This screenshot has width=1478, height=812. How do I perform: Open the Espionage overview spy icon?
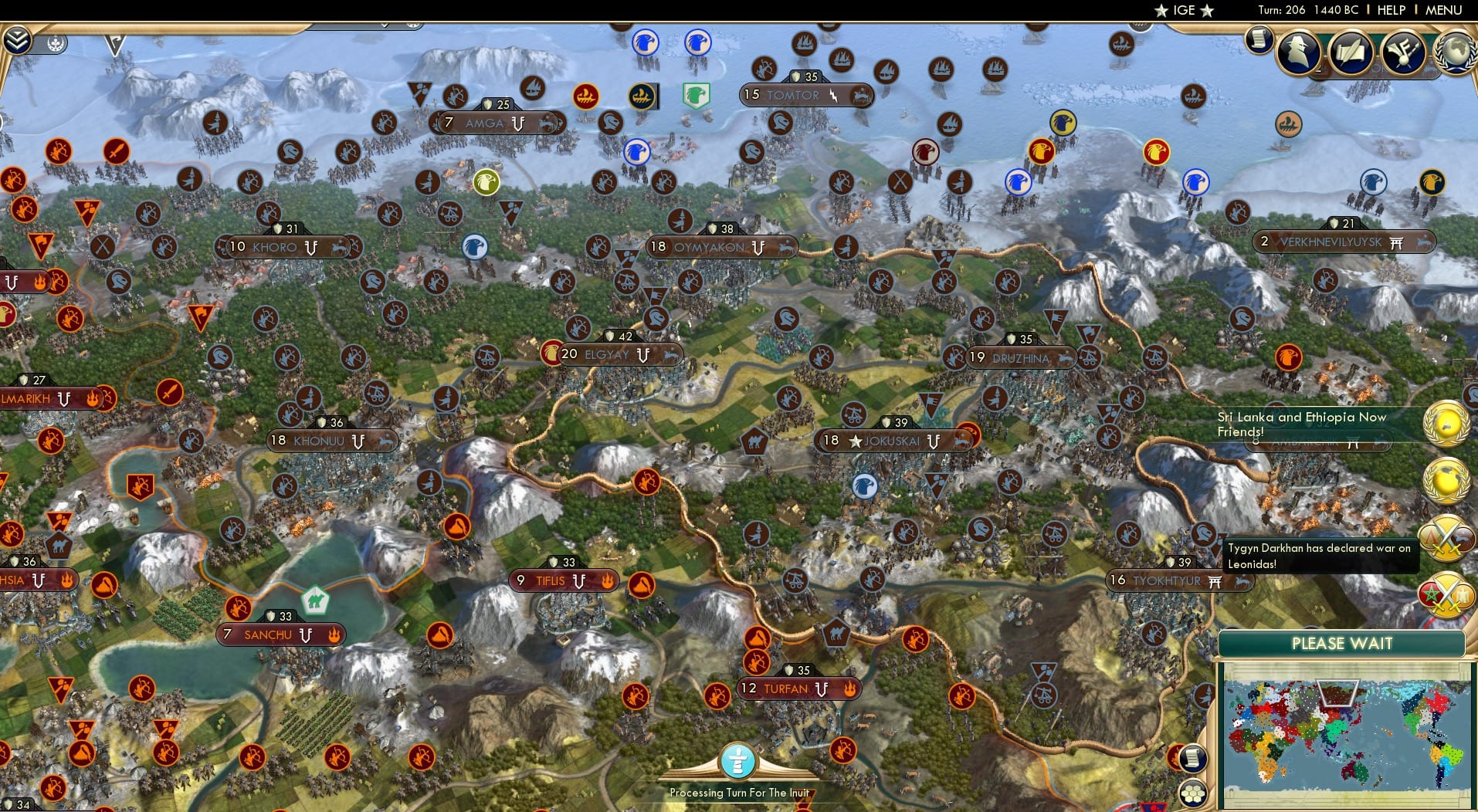pos(1297,52)
